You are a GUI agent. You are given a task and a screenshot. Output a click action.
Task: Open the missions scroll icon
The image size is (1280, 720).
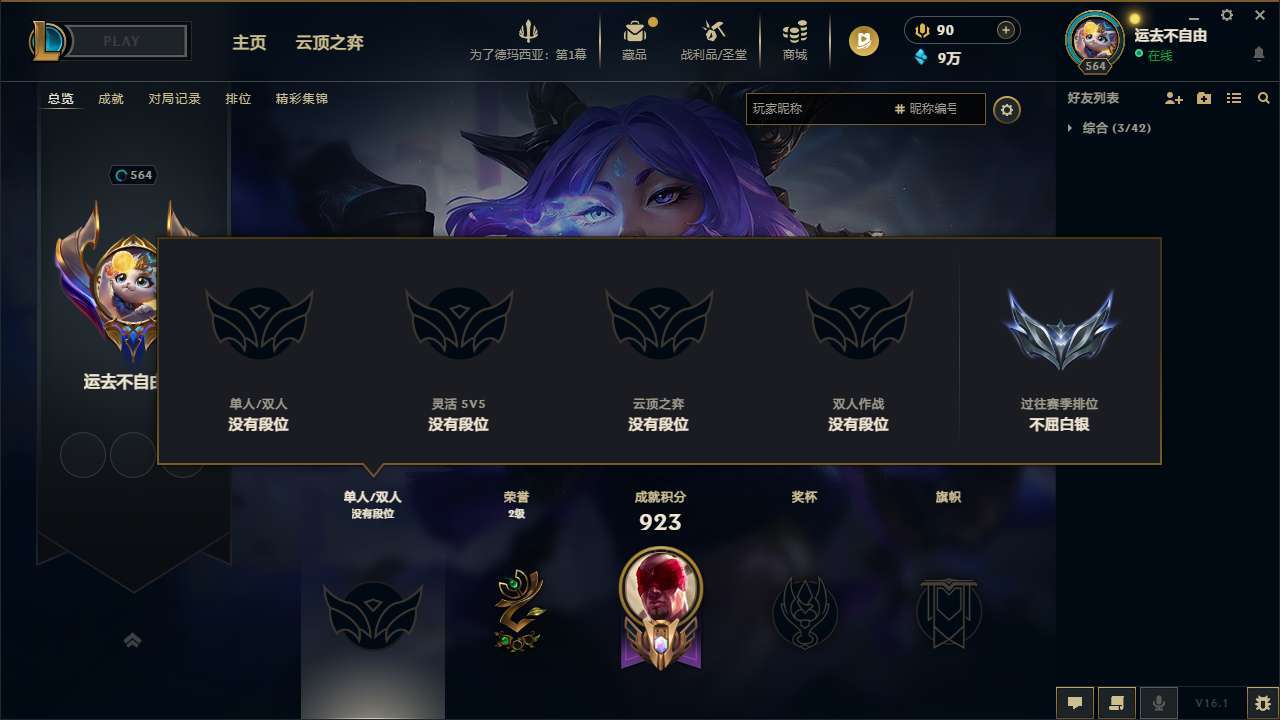point(1117,702)
